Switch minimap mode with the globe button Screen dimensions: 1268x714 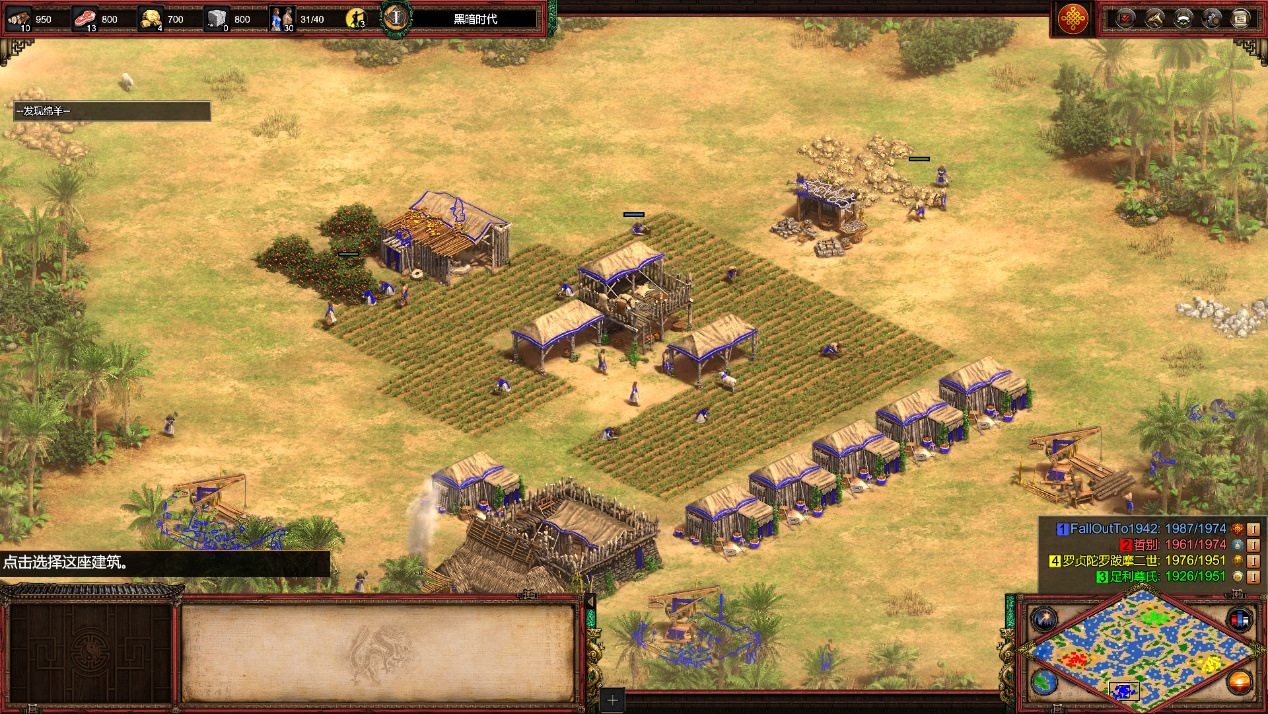tap(1043, 683)
